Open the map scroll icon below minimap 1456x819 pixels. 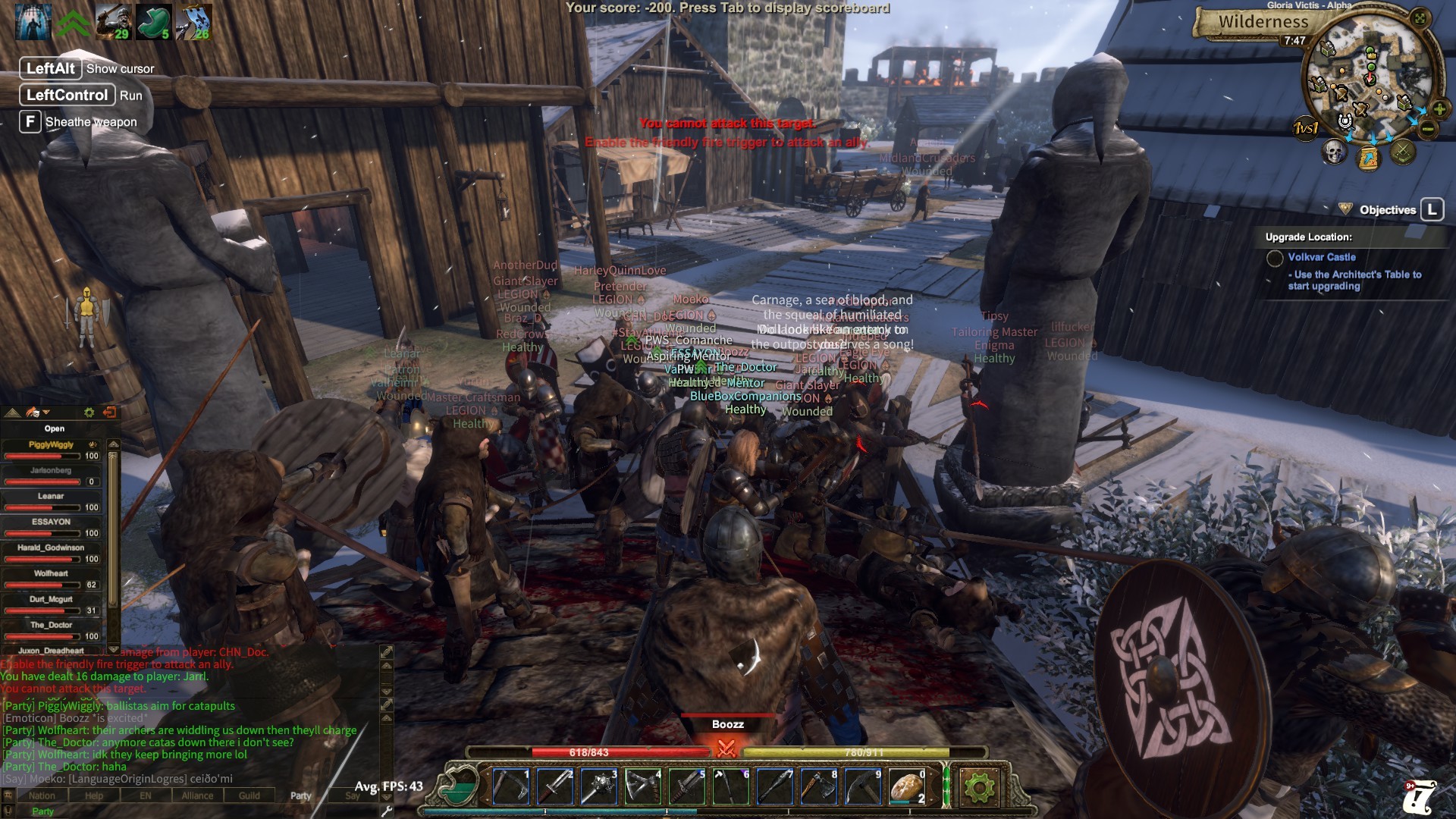pyautogui.click(x=1369, y=158)
